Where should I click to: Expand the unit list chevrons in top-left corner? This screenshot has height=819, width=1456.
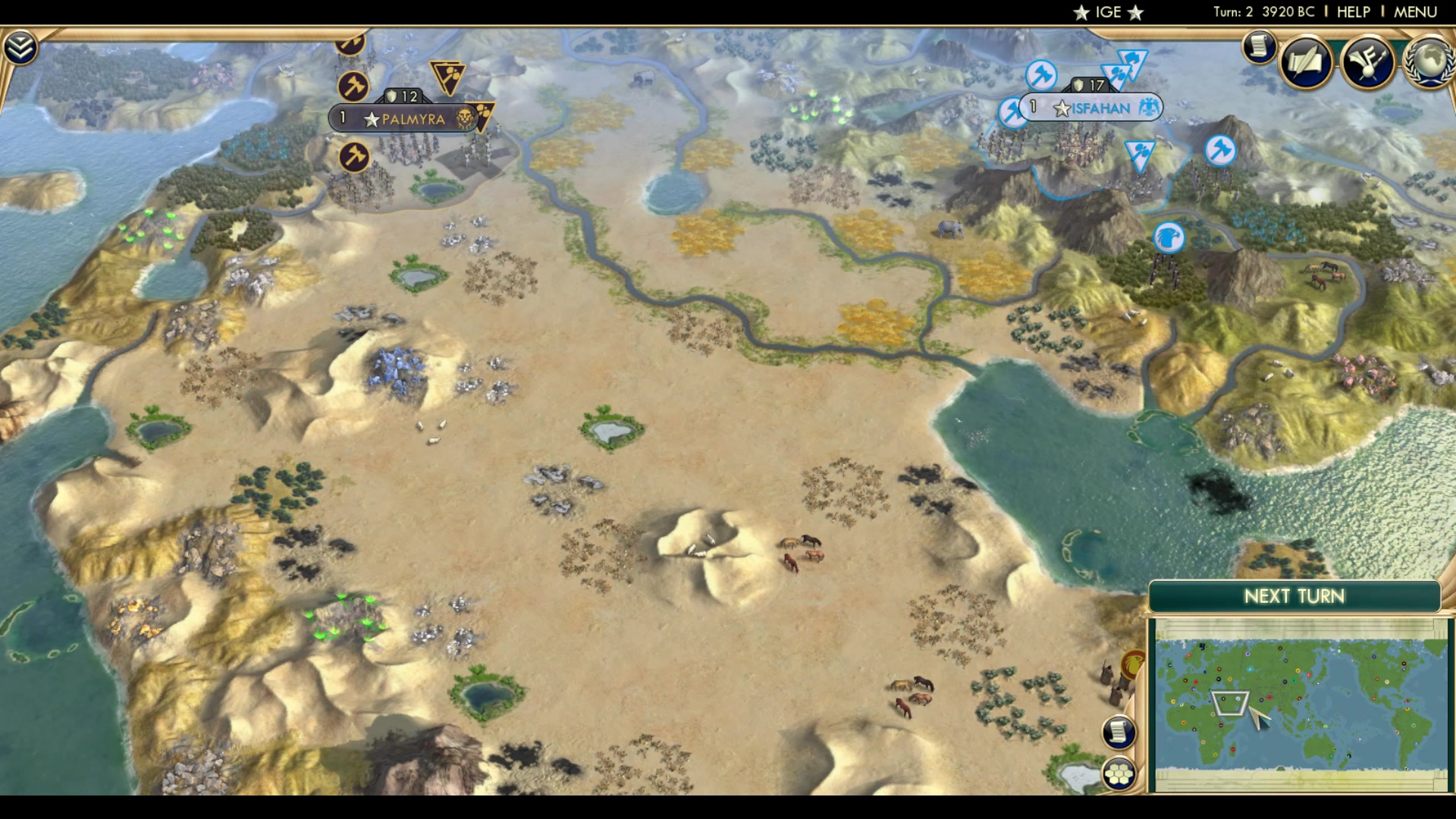22,45
